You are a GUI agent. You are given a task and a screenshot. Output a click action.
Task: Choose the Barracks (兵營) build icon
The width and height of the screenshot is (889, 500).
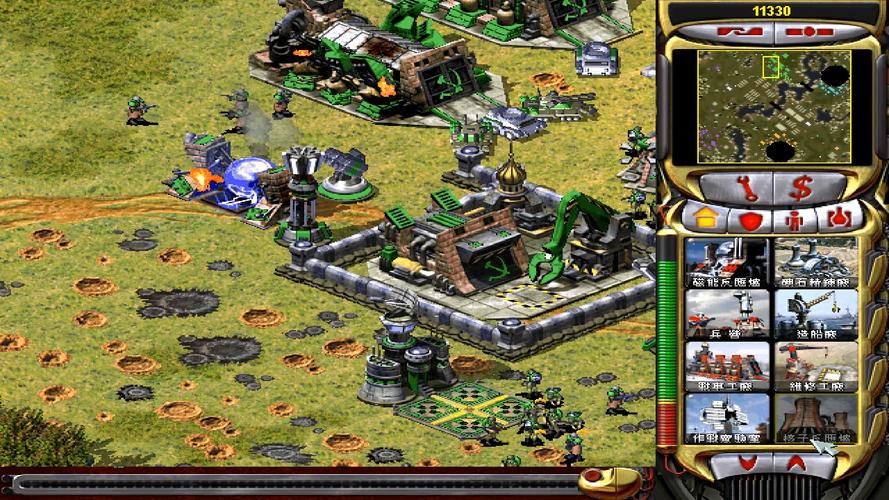pos(727,314)
